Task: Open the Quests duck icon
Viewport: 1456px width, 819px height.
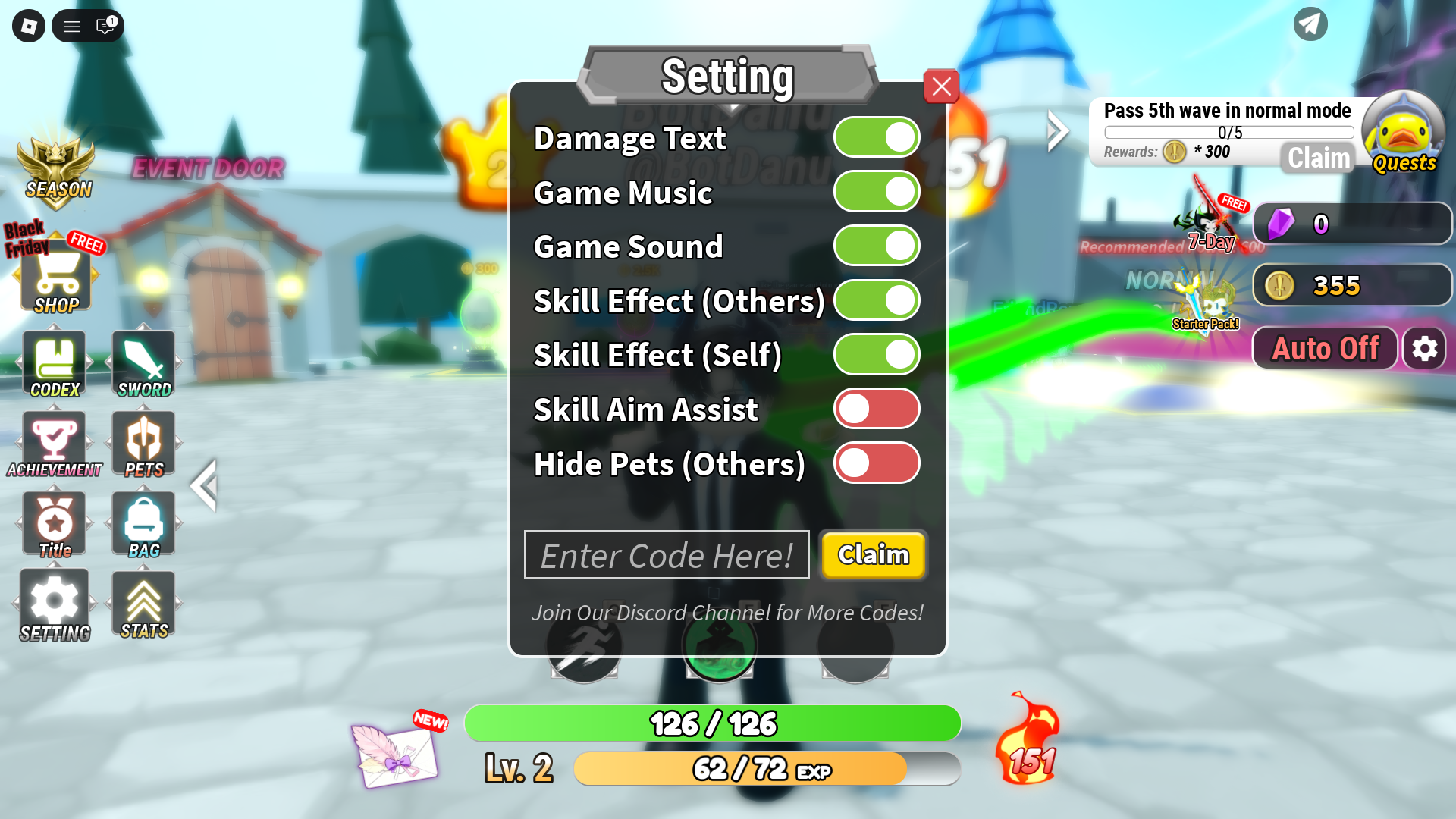Action: pos(1404,135)
